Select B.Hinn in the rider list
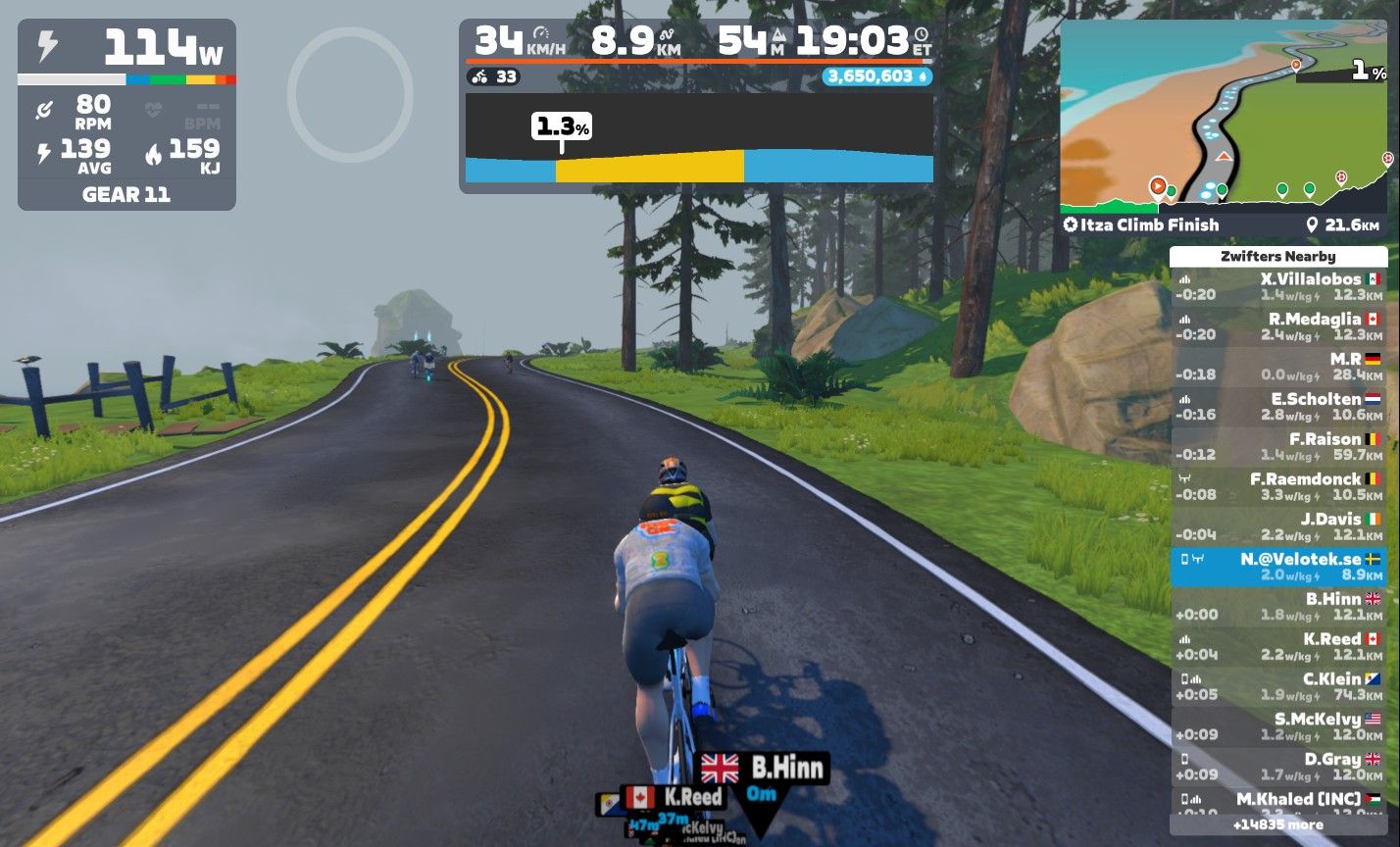This screenshot has width=1400, height=847. tap(1278, 606)
